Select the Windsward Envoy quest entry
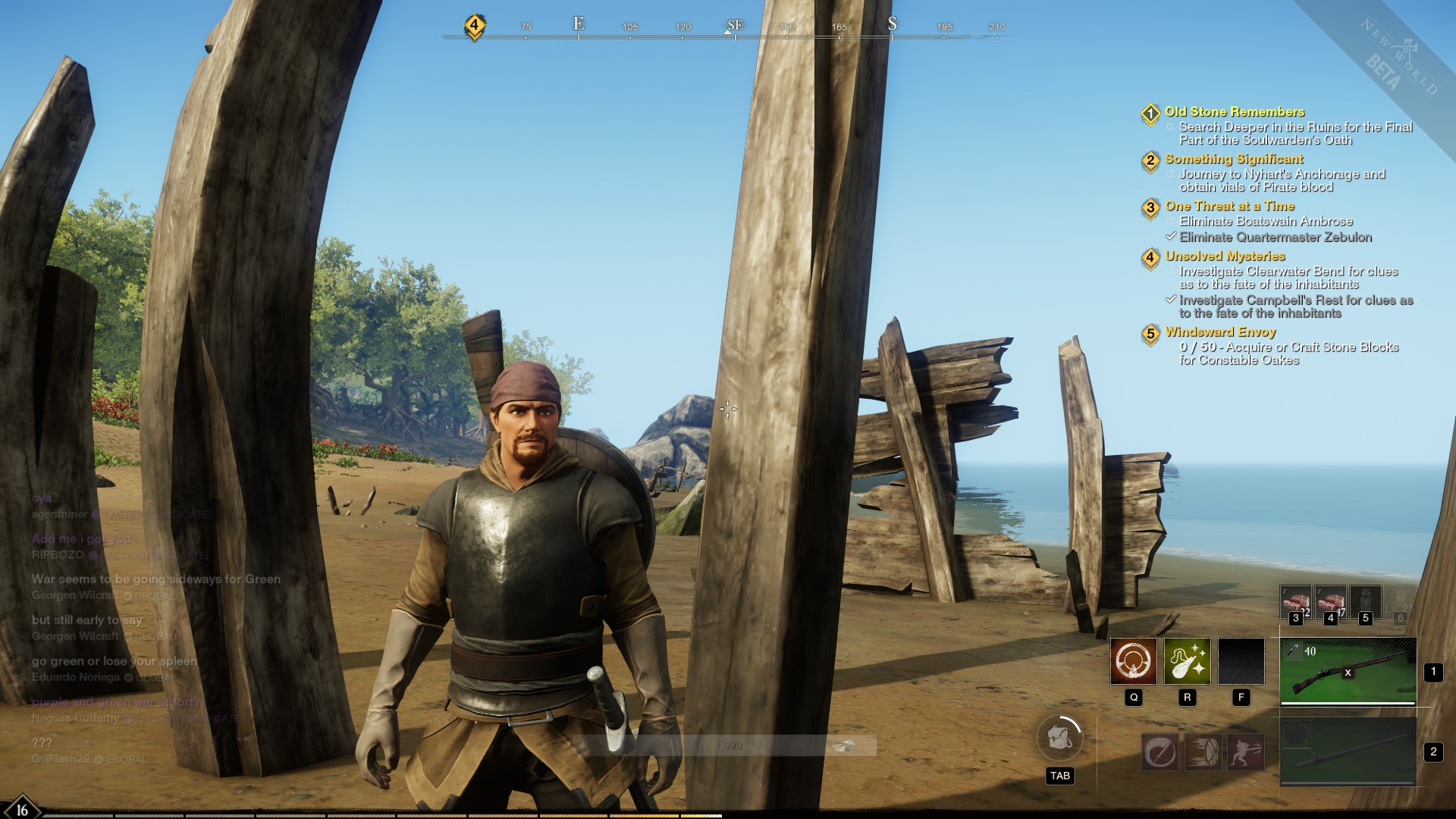This screenshot has width=1456, height=819. (x=1220, y=332)
